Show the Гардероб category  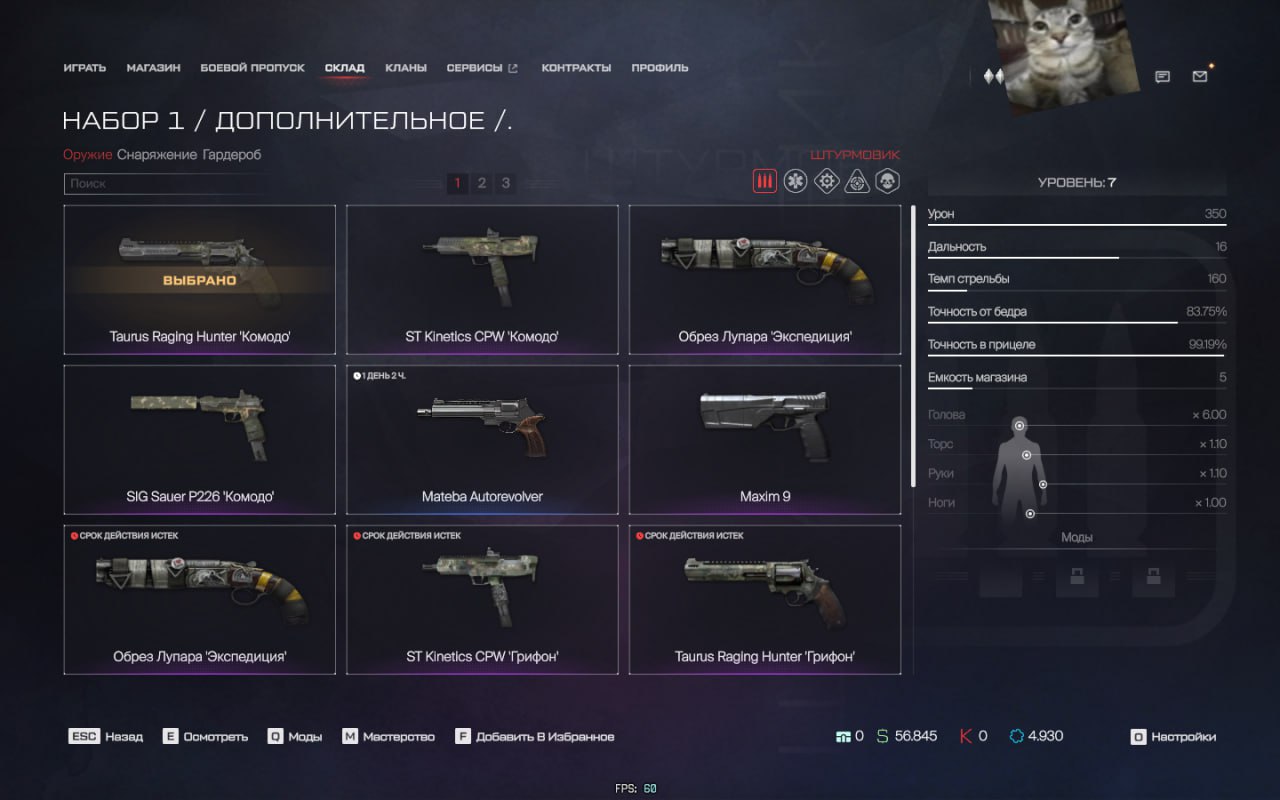(232, 155)
